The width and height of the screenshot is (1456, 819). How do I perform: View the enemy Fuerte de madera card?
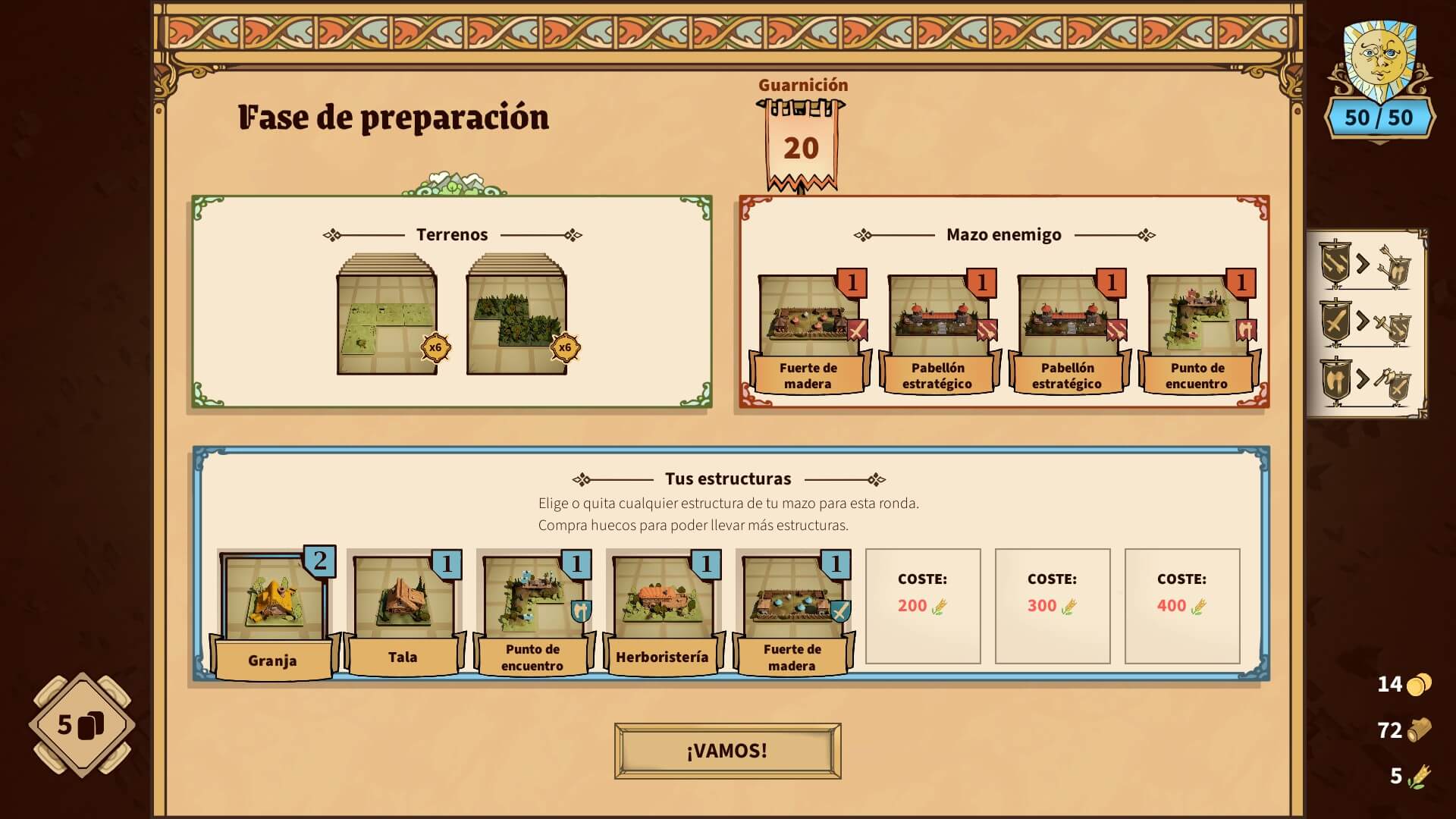[808, 332]
